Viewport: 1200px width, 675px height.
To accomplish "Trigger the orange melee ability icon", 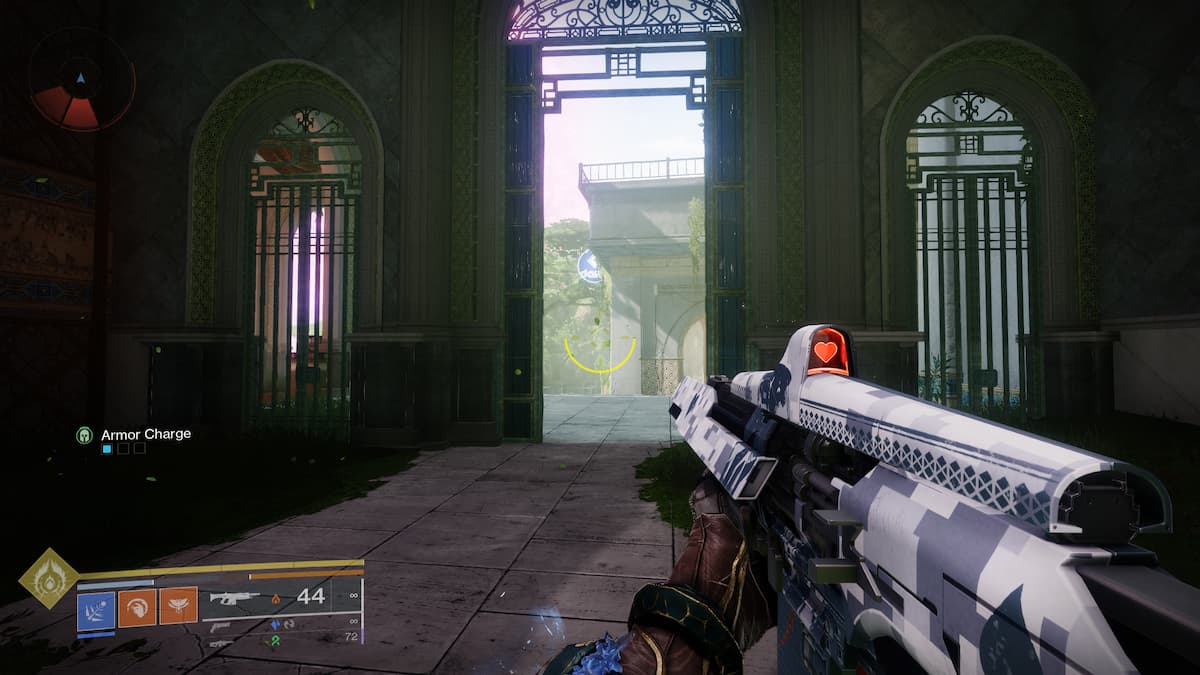I will [x=137, y=606].
